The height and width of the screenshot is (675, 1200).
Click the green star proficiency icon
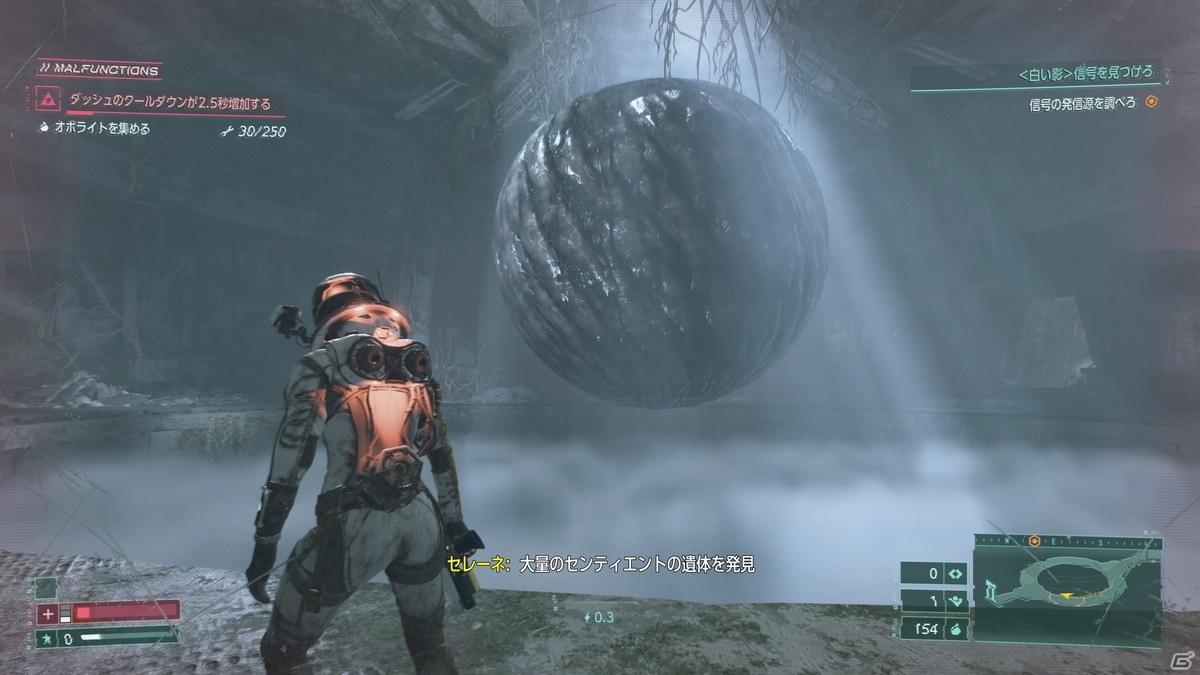point(46,636)
